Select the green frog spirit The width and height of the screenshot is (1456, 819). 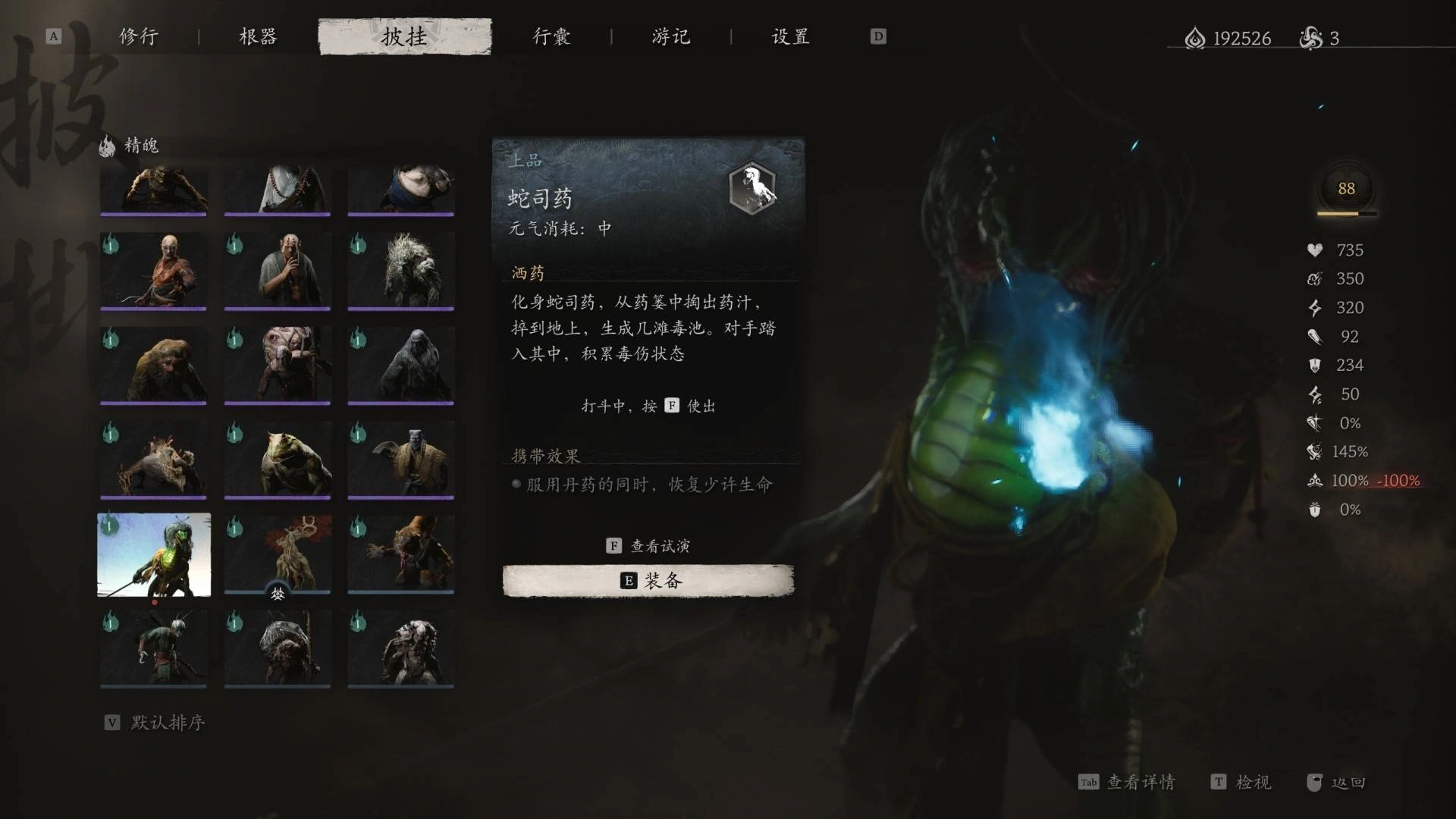point(278,460)
